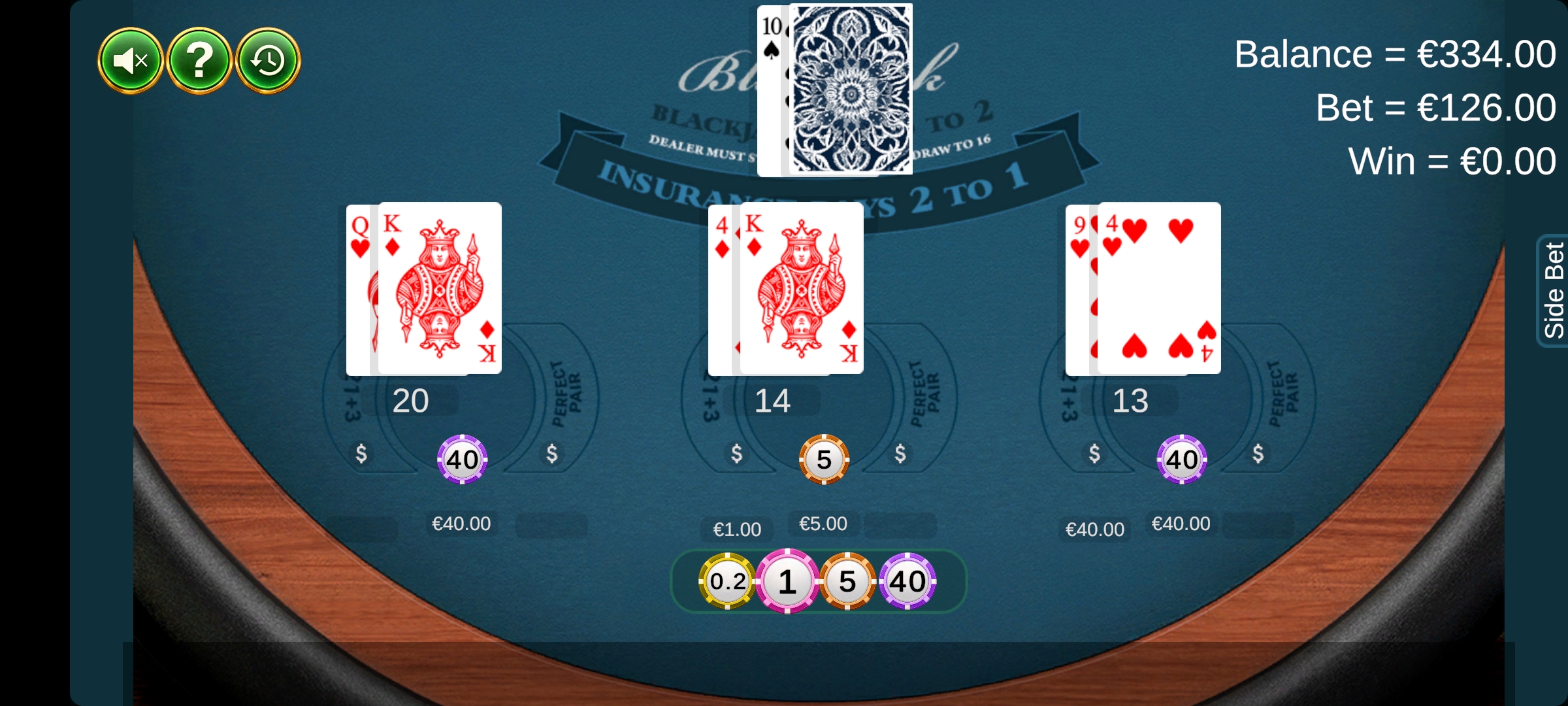
Task: Select the 40 value chip
Action: point(908,582)
